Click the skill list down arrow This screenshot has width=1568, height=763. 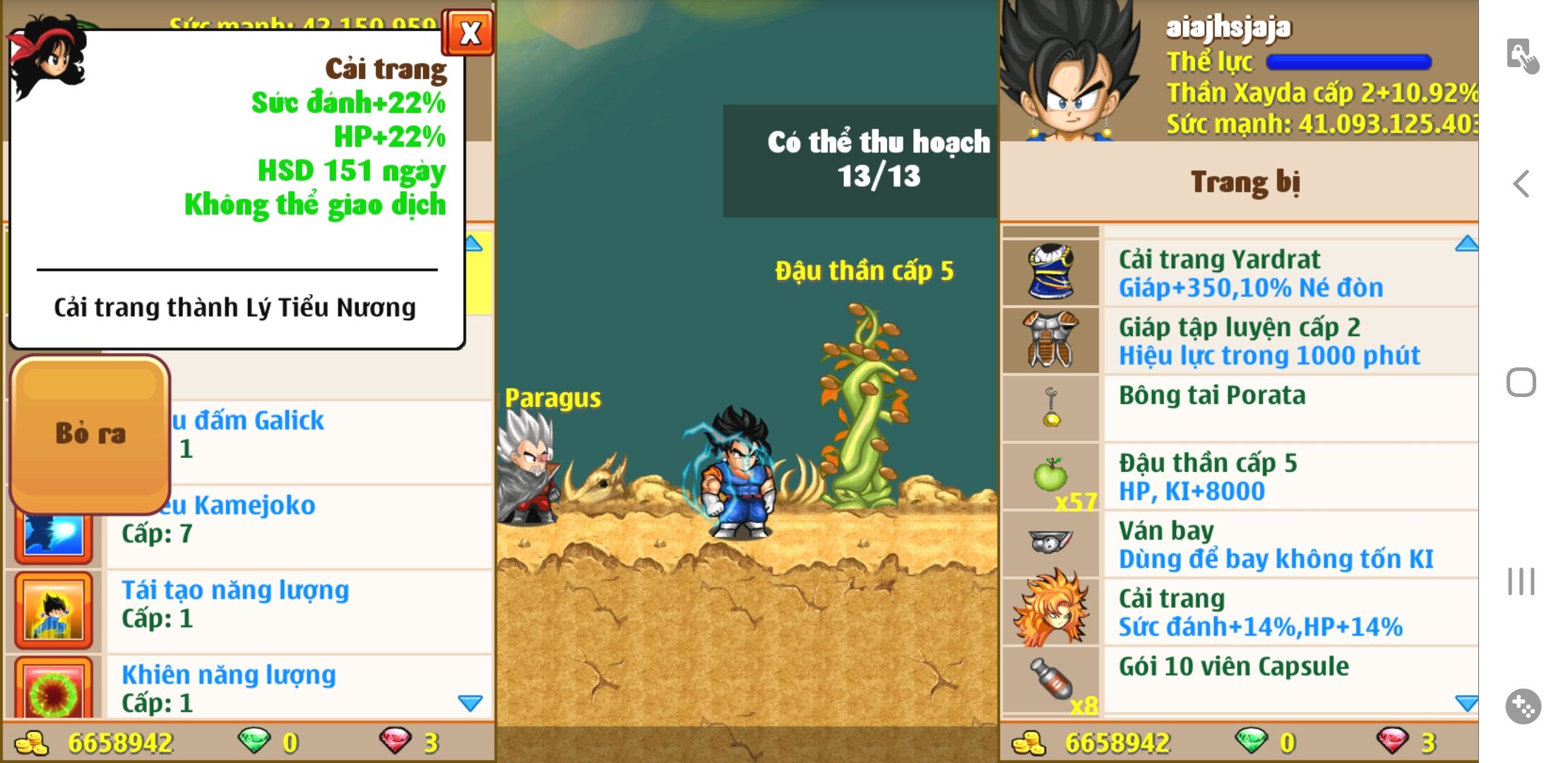click(x=470, y=703)
